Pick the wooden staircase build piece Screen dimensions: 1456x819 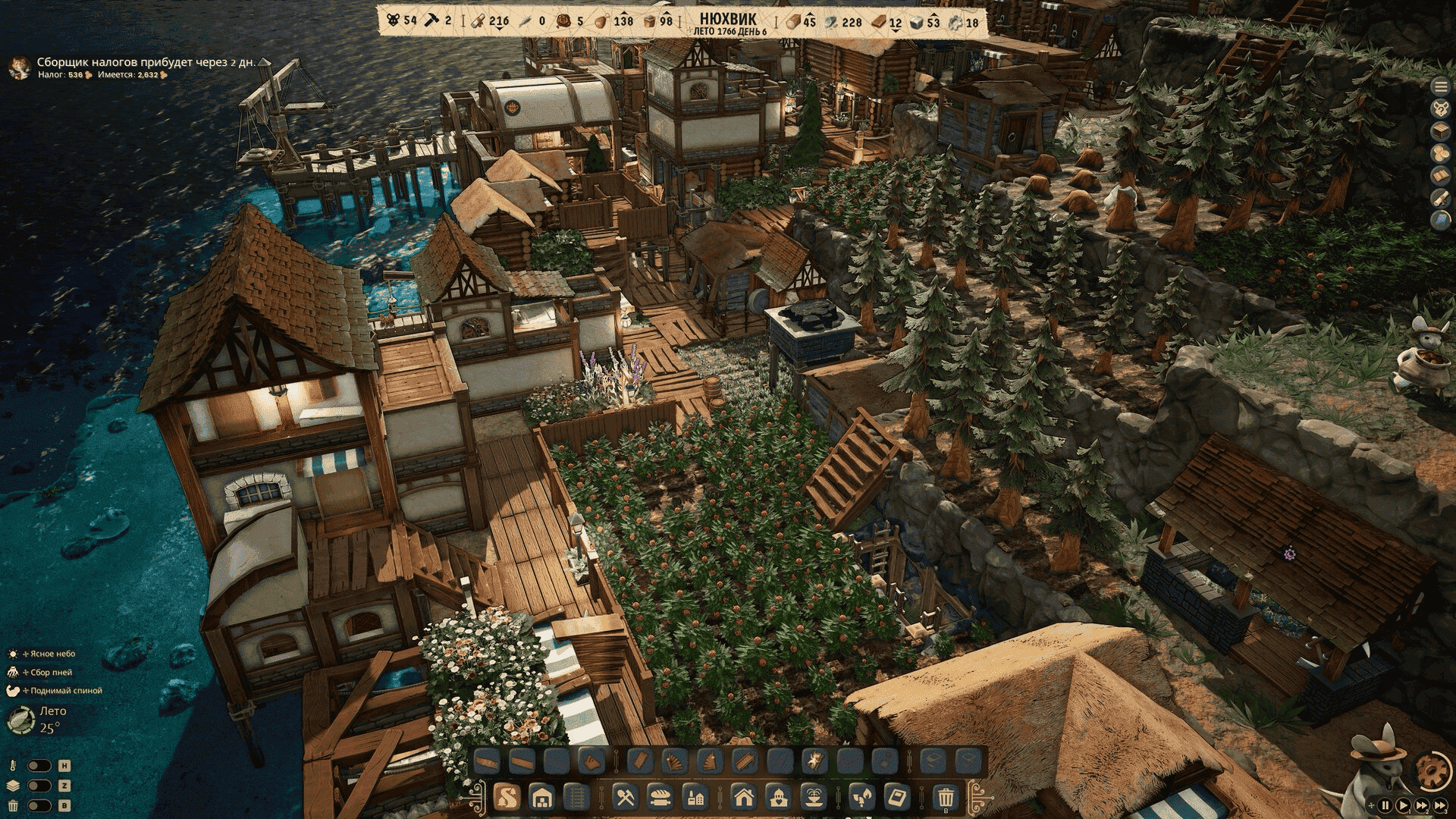coord(710,760)
